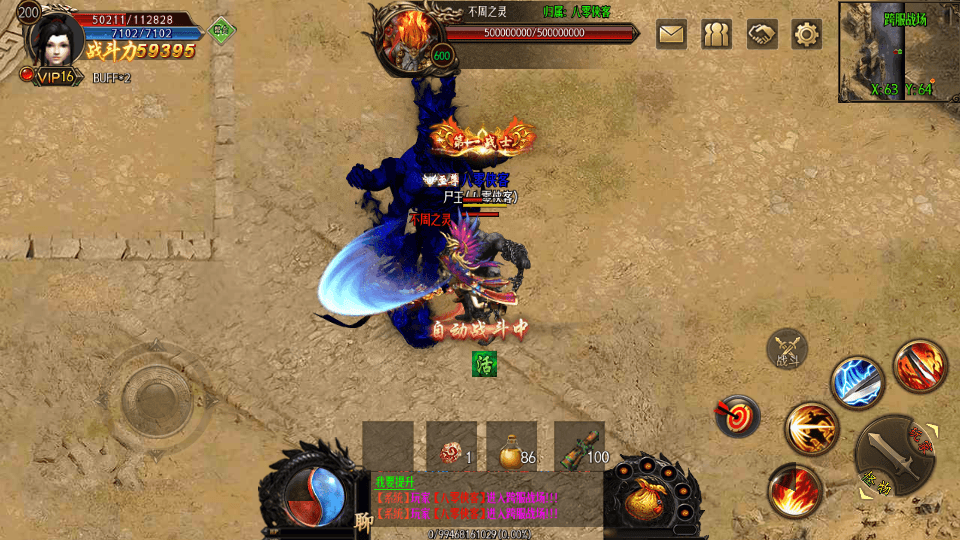Viewport: 960px width, 540px height.
Task: Open the gear settings menu
Action: coord(806,34)
